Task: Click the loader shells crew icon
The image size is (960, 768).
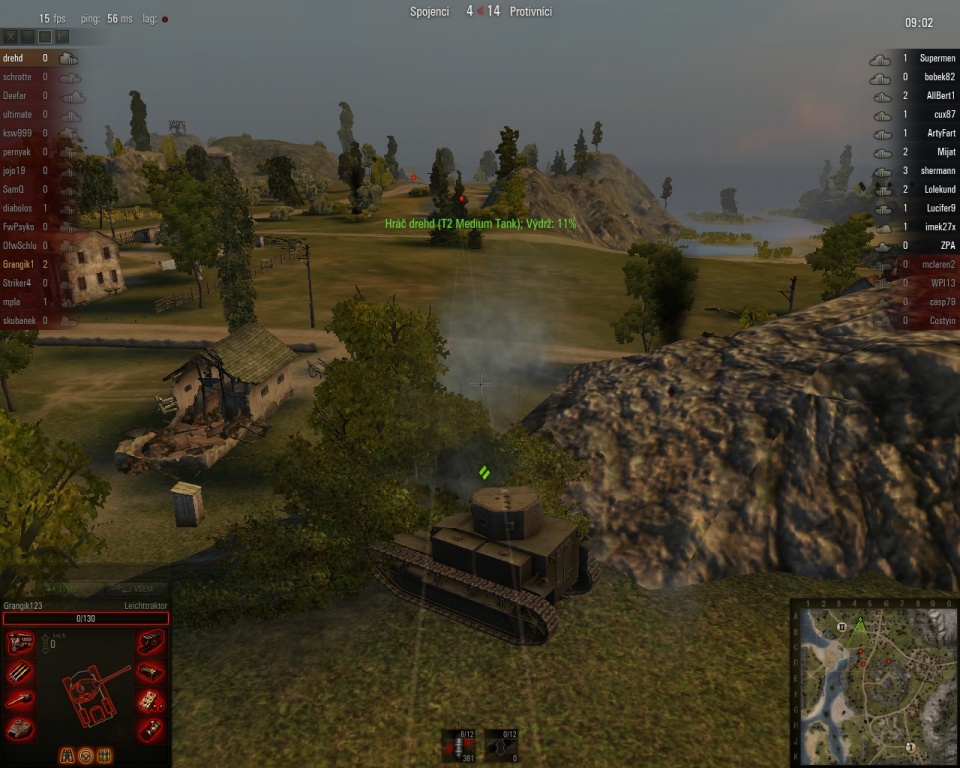Action: tap(104, 754)
